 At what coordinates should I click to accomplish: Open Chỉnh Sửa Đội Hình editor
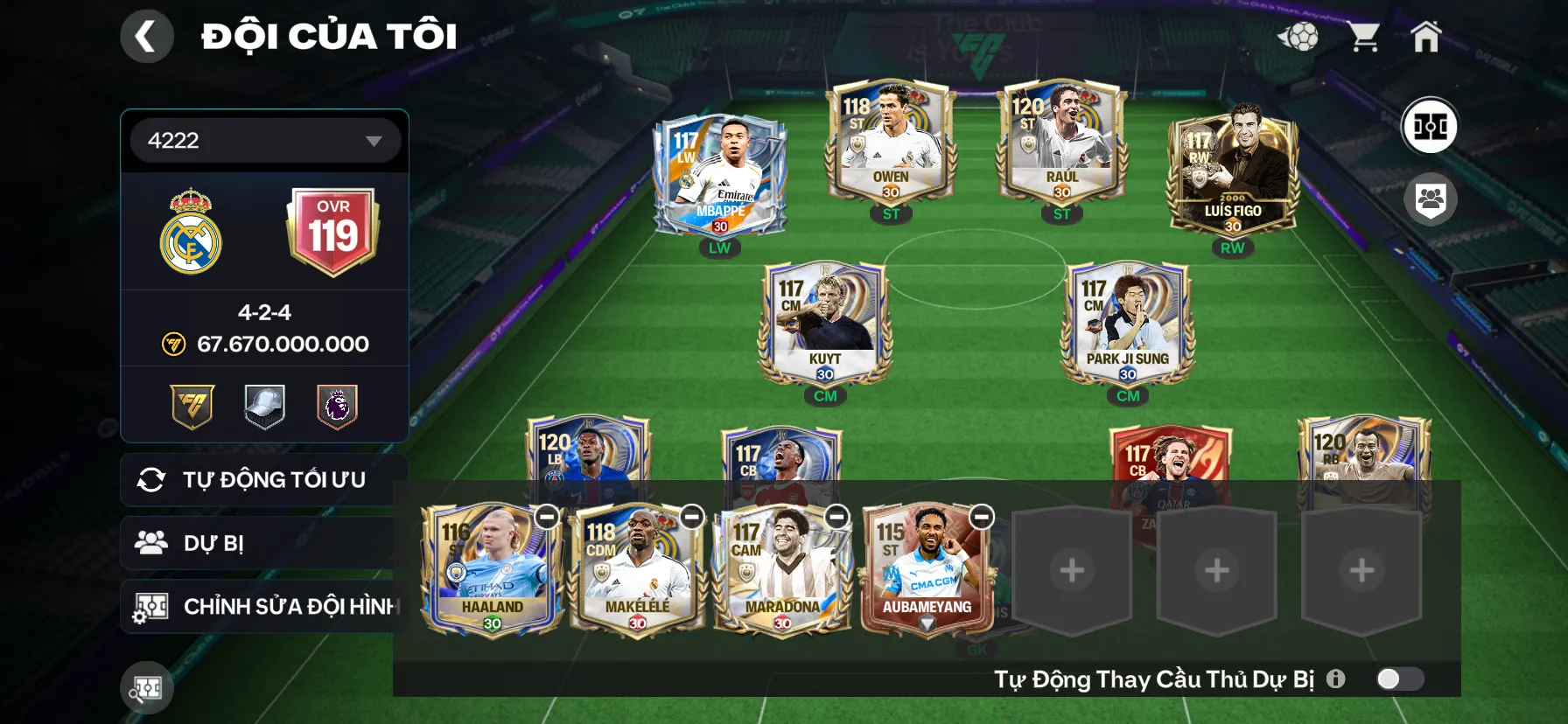click(x=262, y=607)
